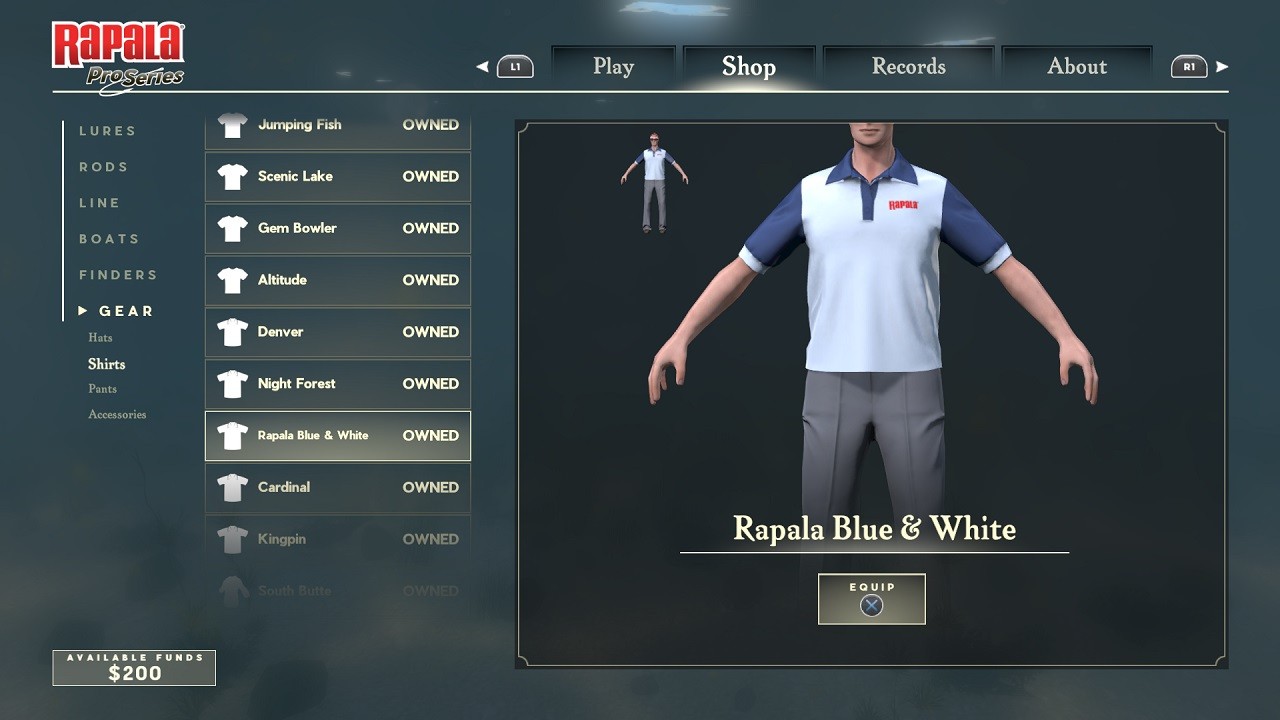Viewport: 1280px width, 720px height.
Task: Switch to the Play tab
Action: (x=613, y=67)
